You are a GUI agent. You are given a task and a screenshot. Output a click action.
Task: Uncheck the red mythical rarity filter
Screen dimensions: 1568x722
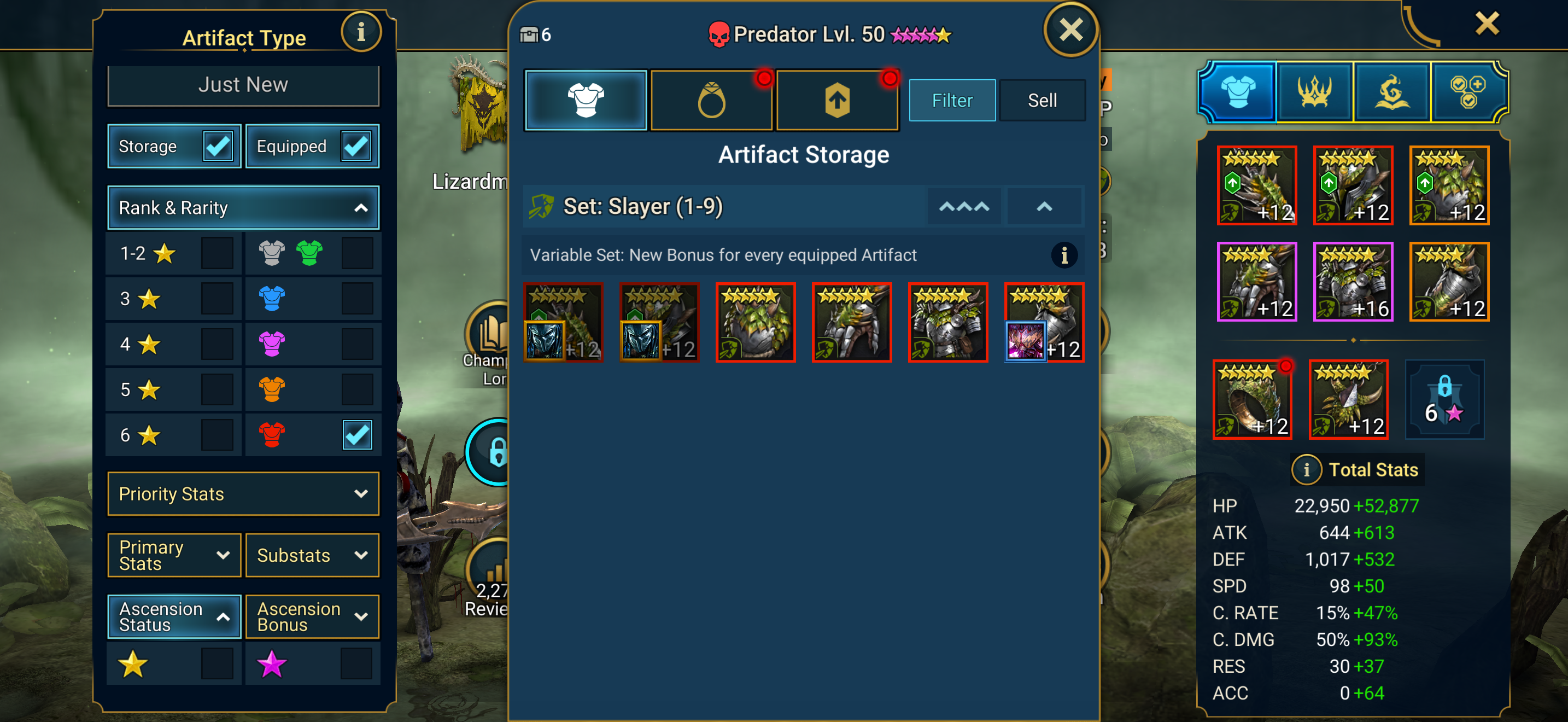tap(356, 435)
